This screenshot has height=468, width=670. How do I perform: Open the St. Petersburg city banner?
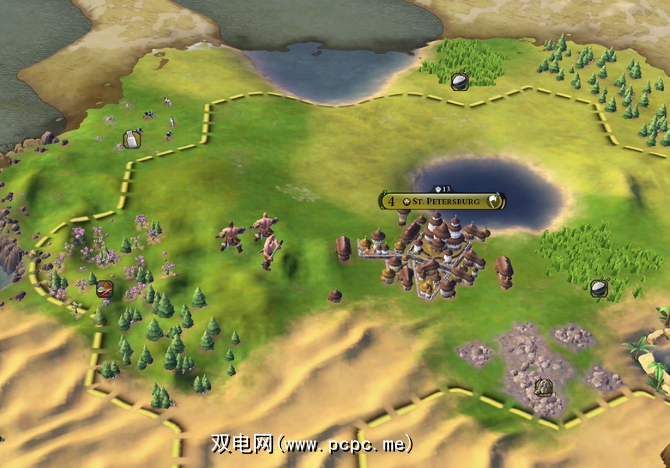pos(441,201)
